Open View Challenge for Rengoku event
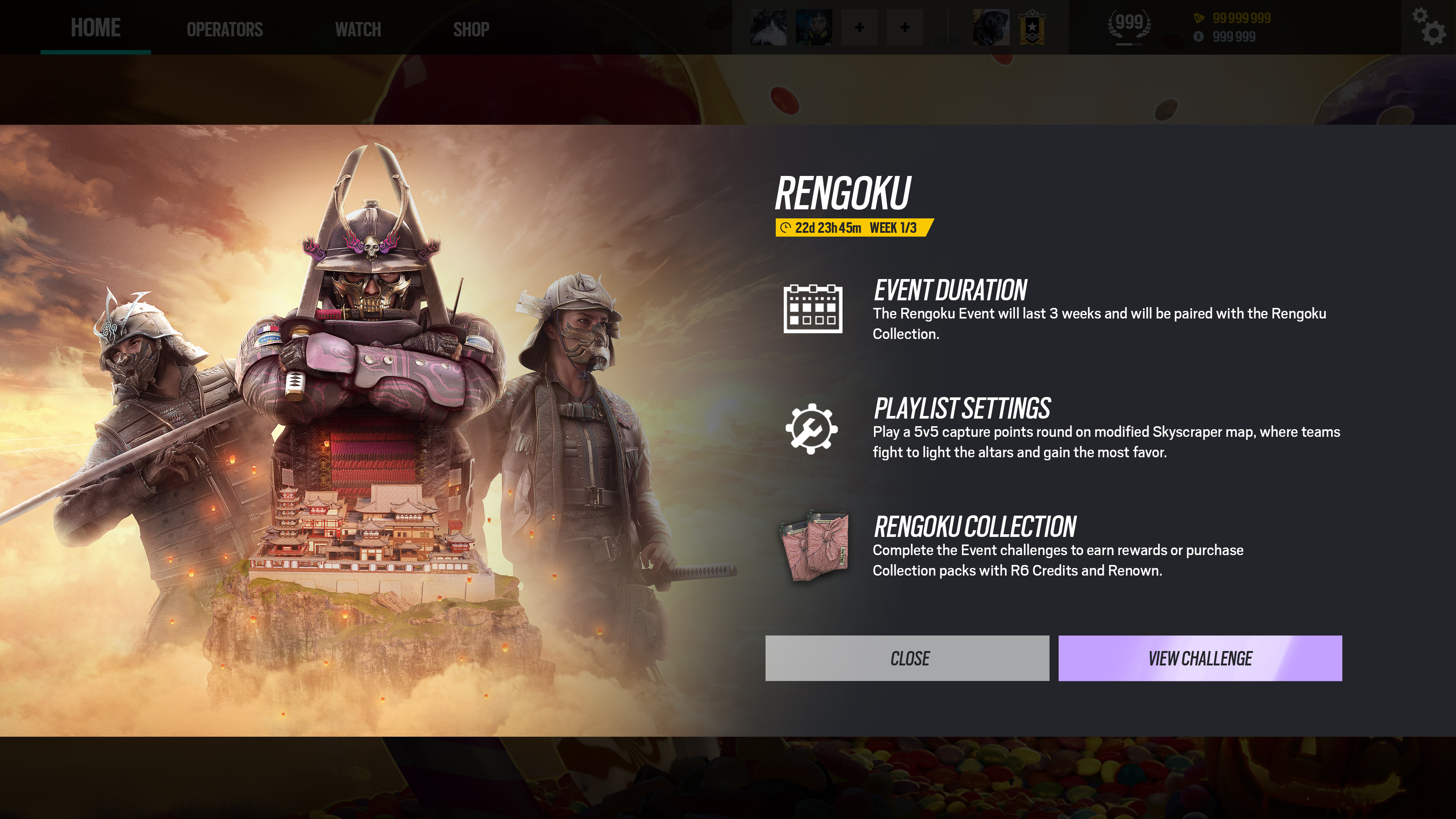 click(x=1199, y=658)
